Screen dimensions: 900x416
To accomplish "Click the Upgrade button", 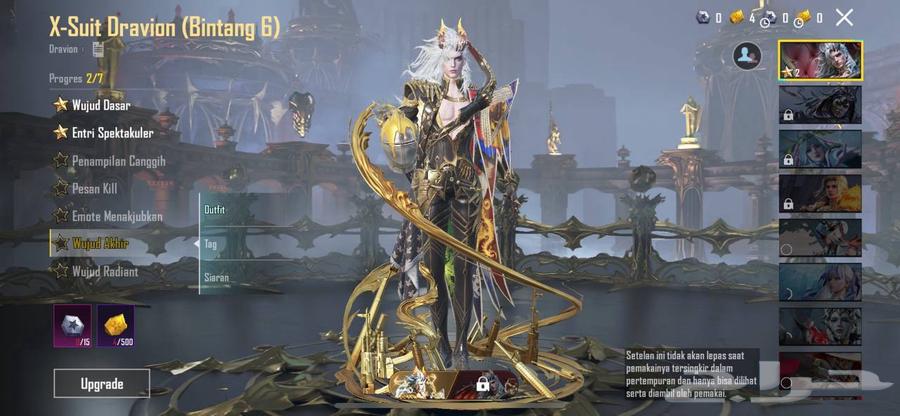I will point(102,383).
